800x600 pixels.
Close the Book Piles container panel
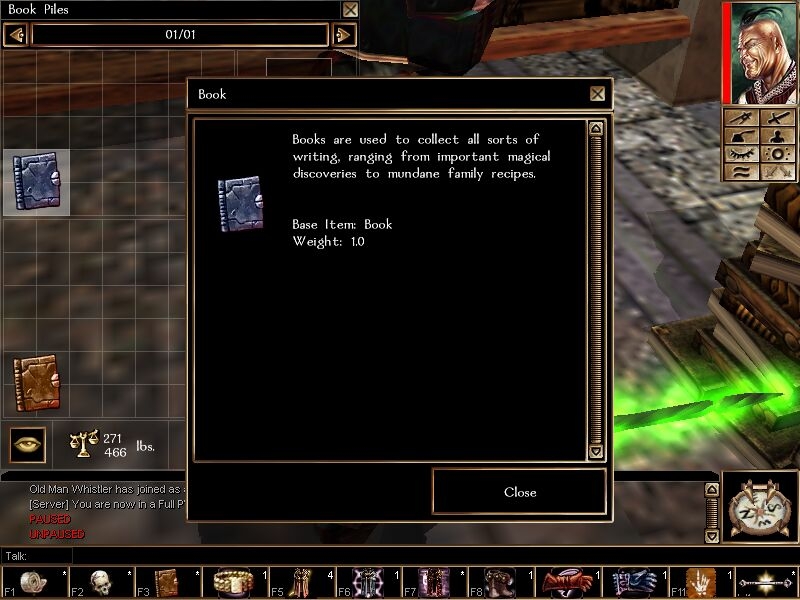coord(350,10)
